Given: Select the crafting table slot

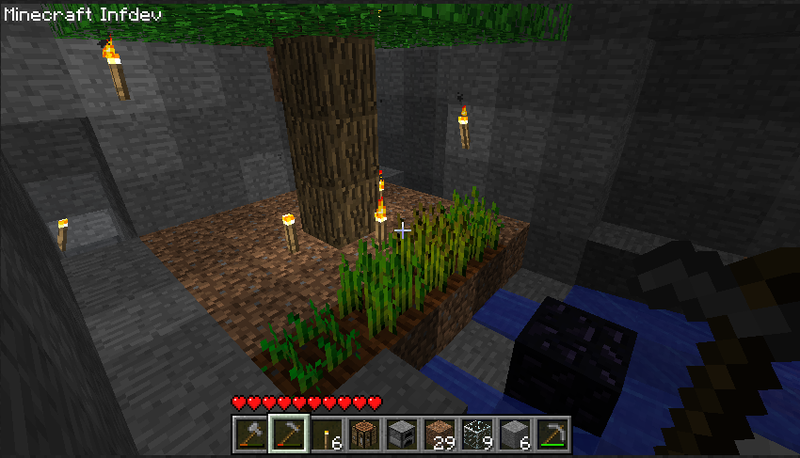Looking at the screenshot, I should 363,434.
